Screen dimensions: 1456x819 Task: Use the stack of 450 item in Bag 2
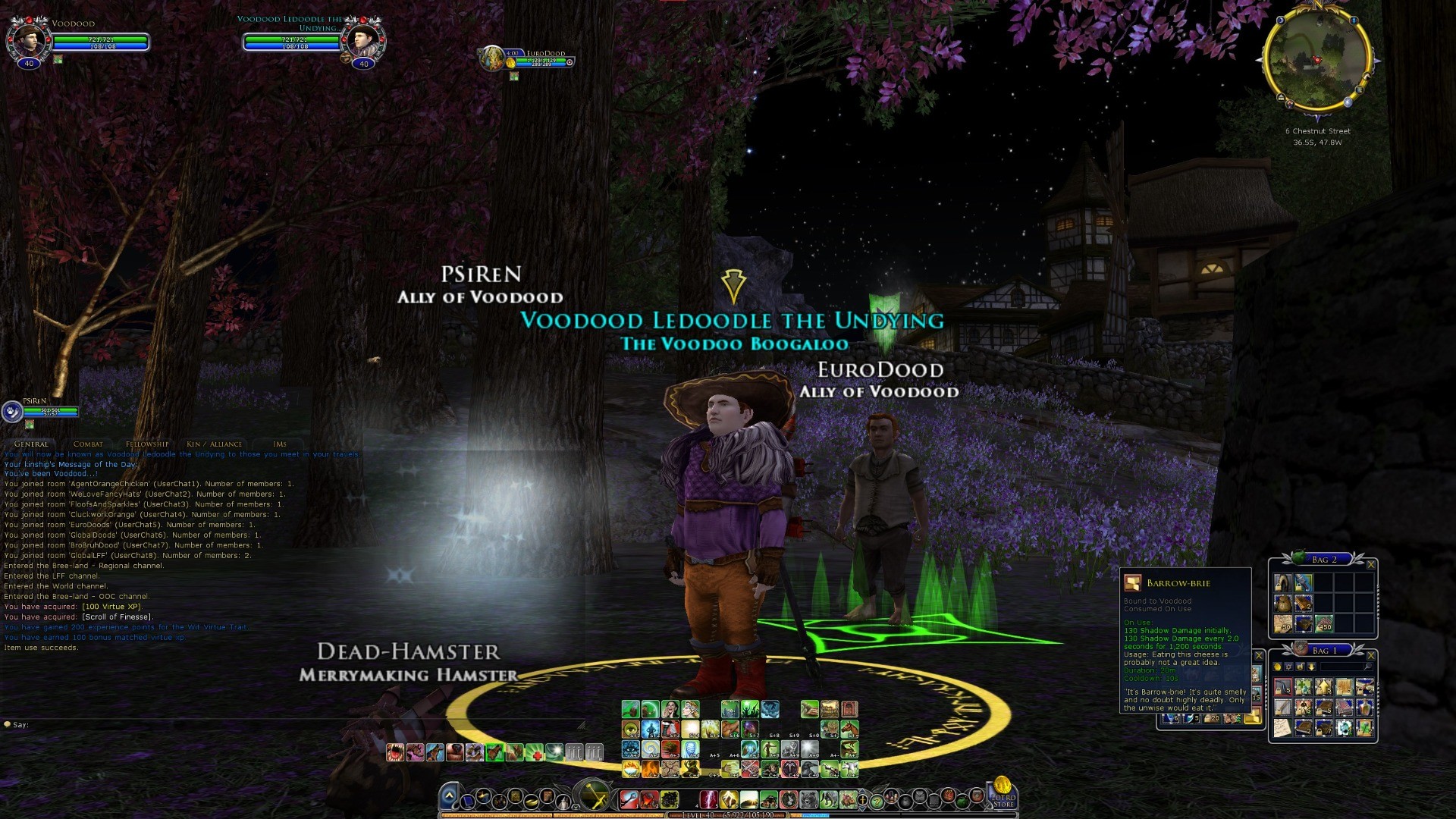(1324, 623)
